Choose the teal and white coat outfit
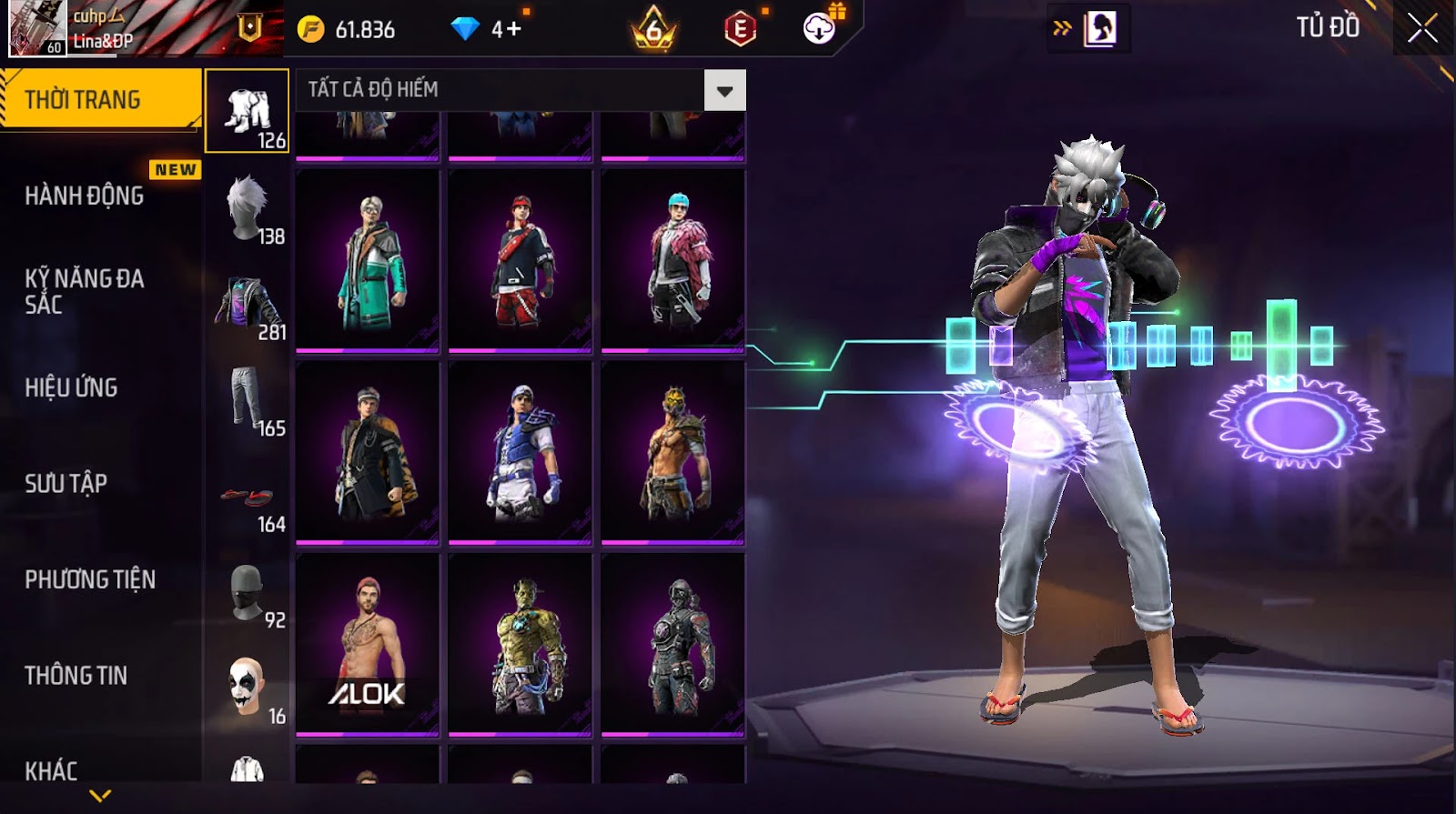Image resolution: width=1456 pixels, height=814 pixels. point(368,260)
